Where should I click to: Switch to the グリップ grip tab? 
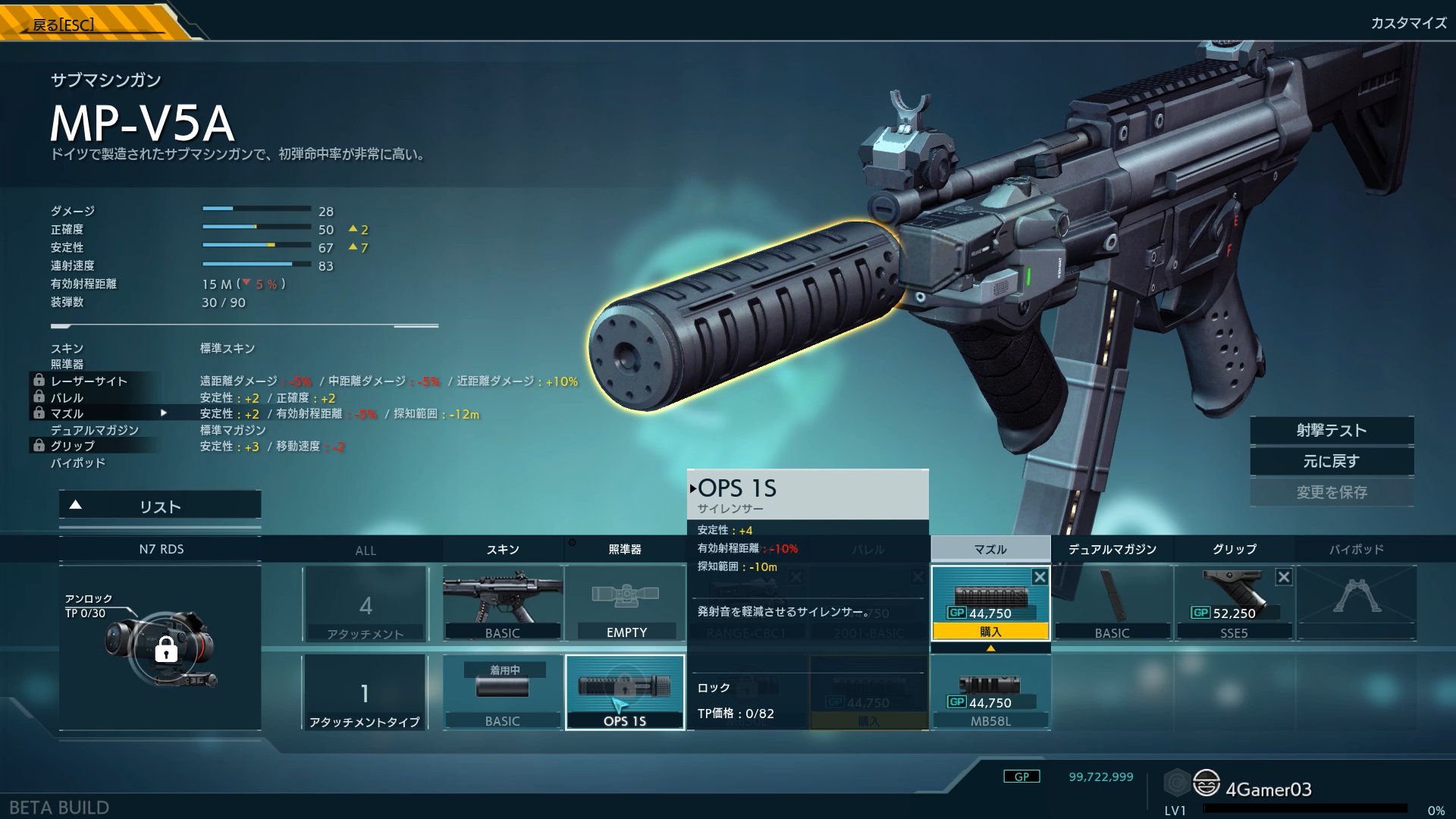coord(1235,550)
